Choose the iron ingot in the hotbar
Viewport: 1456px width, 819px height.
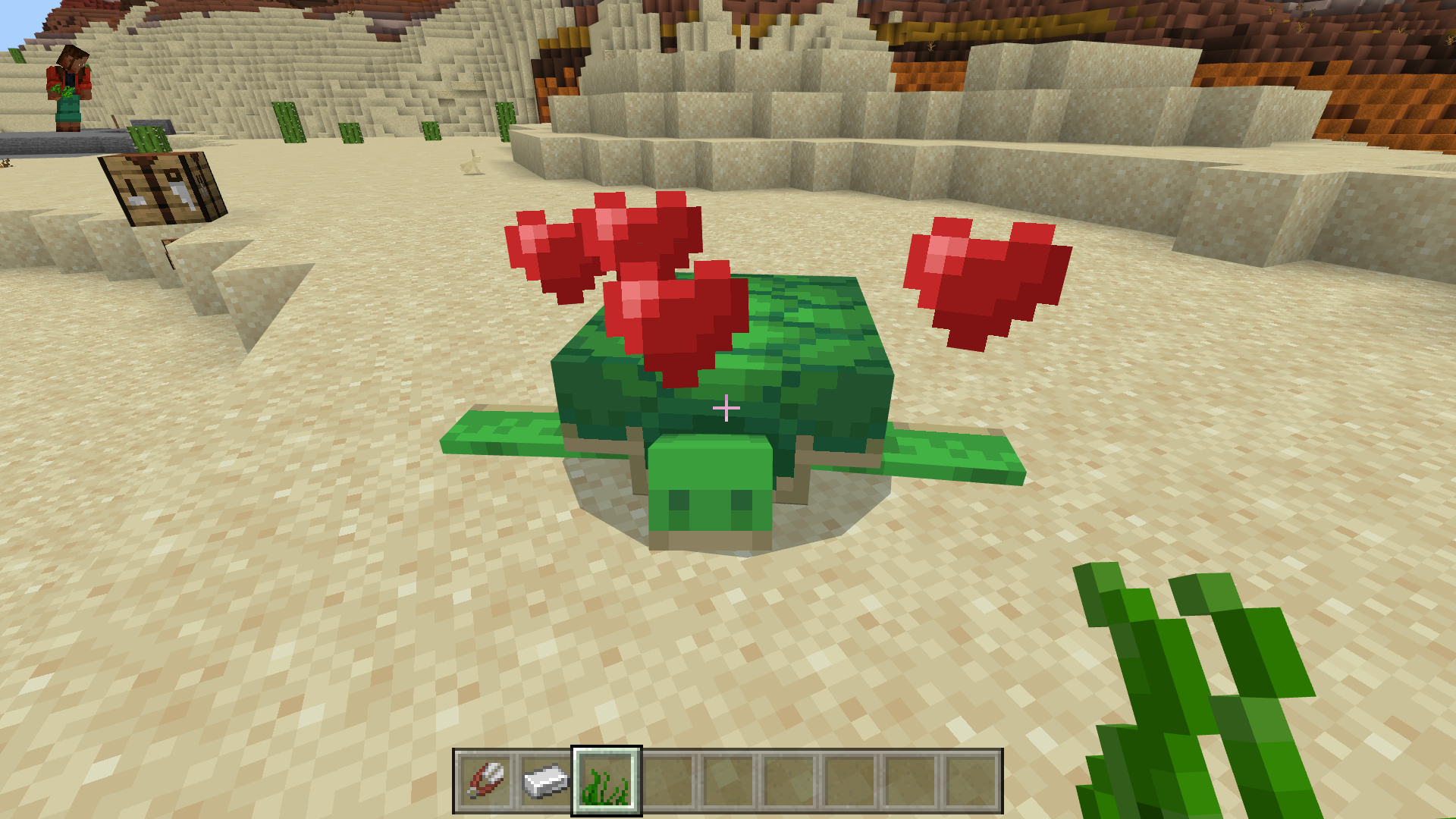pyautogui.click(x=546, y=781)
